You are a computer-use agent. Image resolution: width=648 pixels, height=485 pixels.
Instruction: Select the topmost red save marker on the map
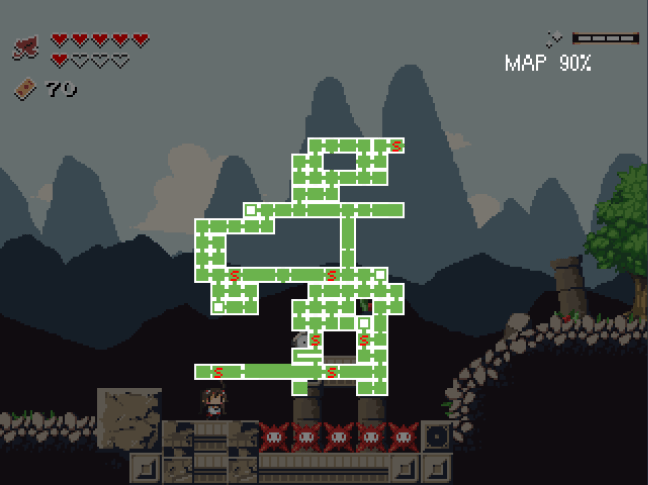click(x=396, y=146)
